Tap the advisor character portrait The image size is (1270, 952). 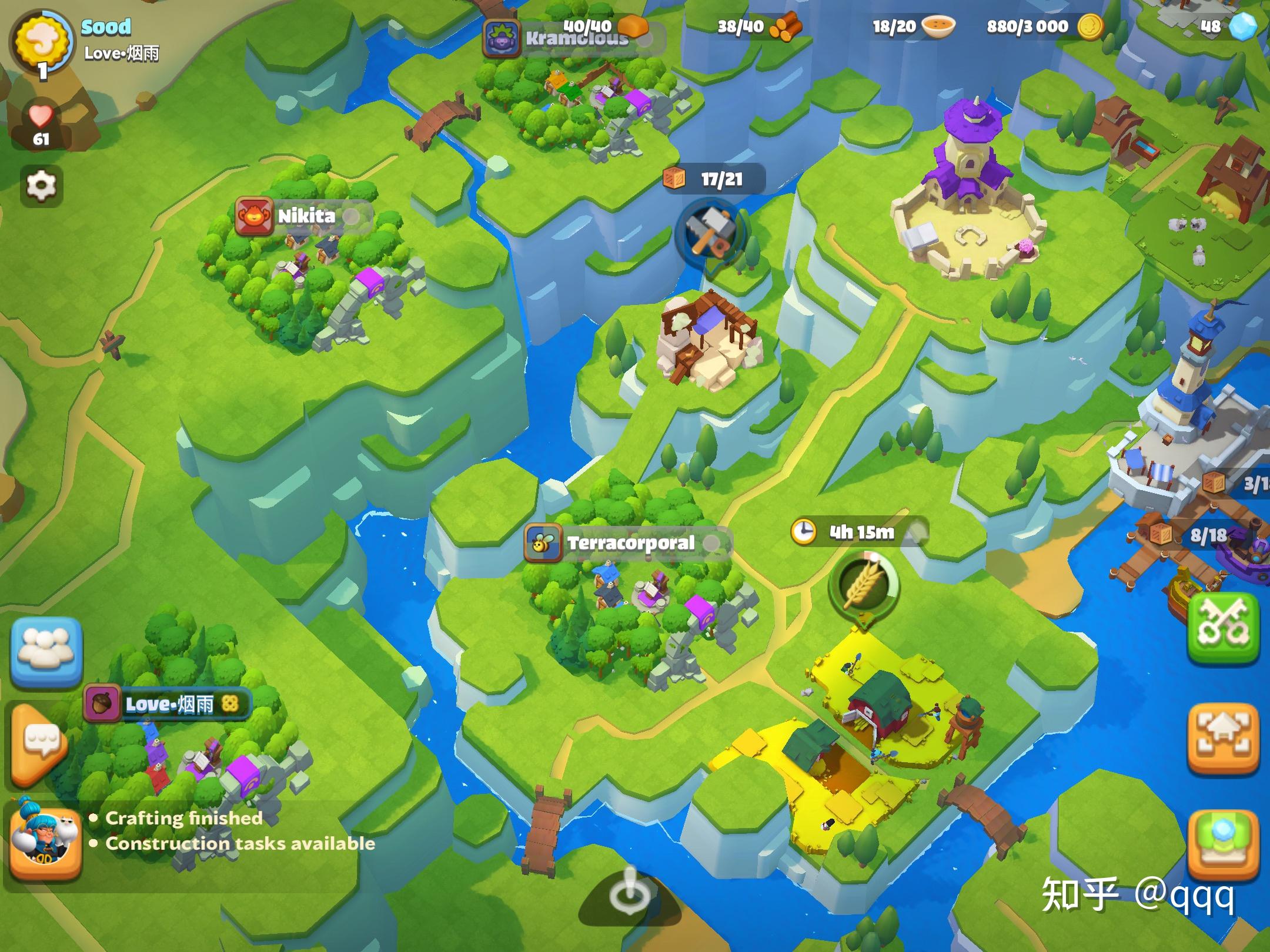(x=45, y=842)
